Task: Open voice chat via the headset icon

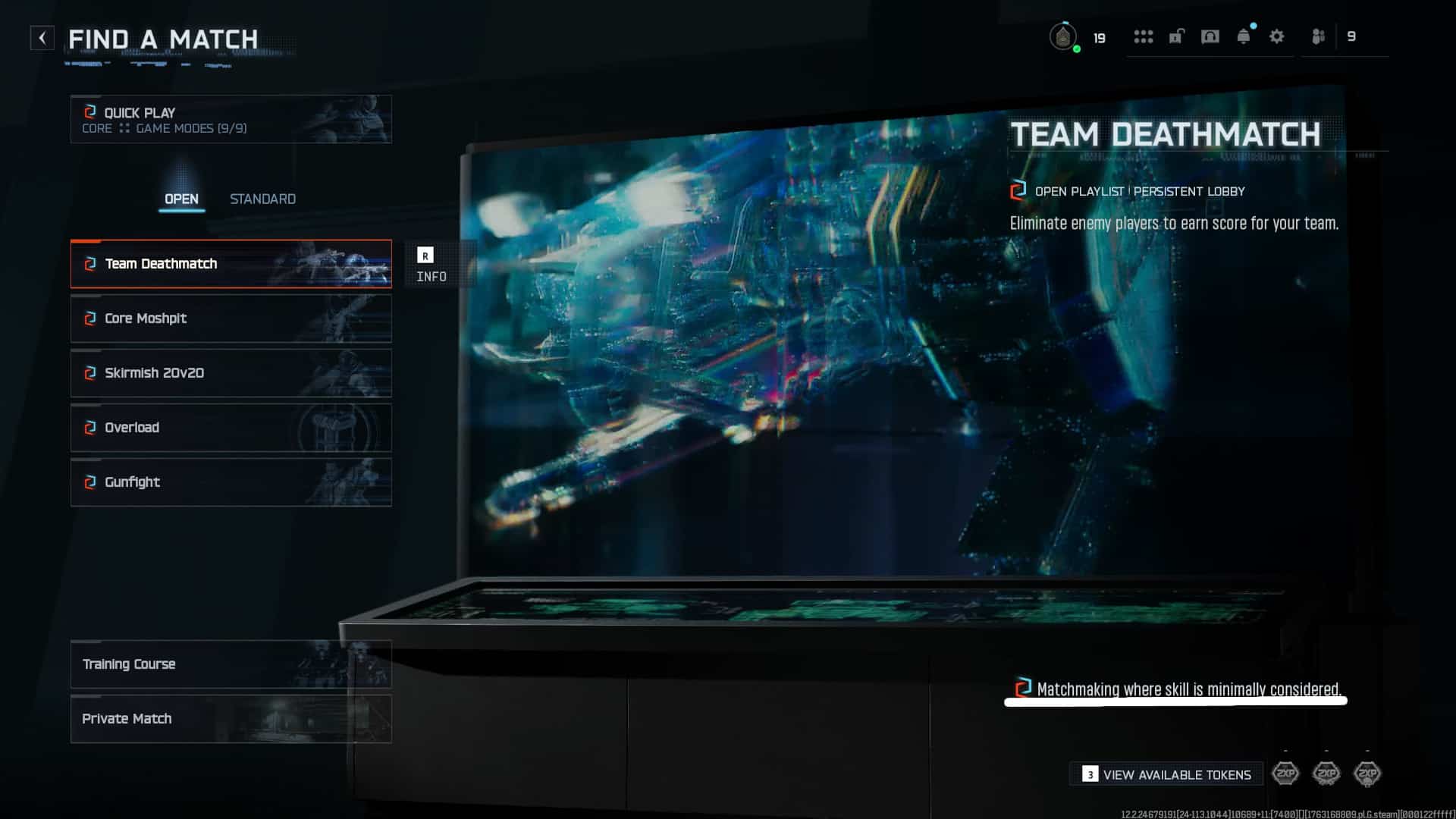Action: [x=1211, y=36]
